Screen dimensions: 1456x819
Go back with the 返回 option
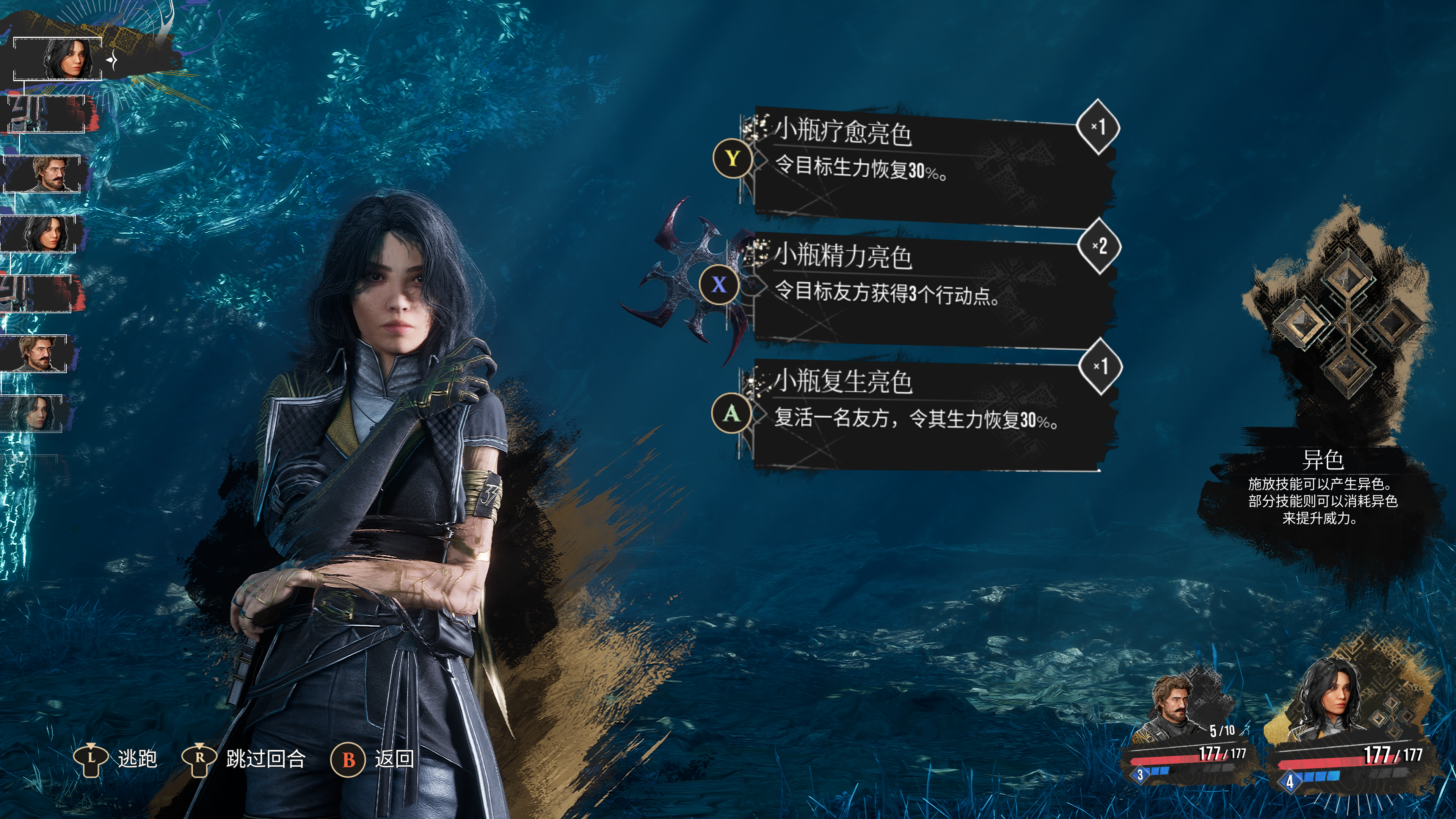coord(373,758)
